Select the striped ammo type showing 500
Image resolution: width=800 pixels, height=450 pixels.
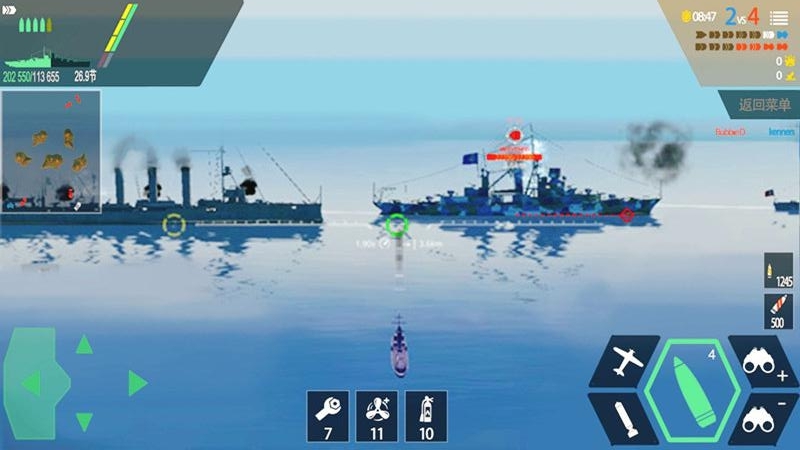pyautogui.click(x=777, y=311)
